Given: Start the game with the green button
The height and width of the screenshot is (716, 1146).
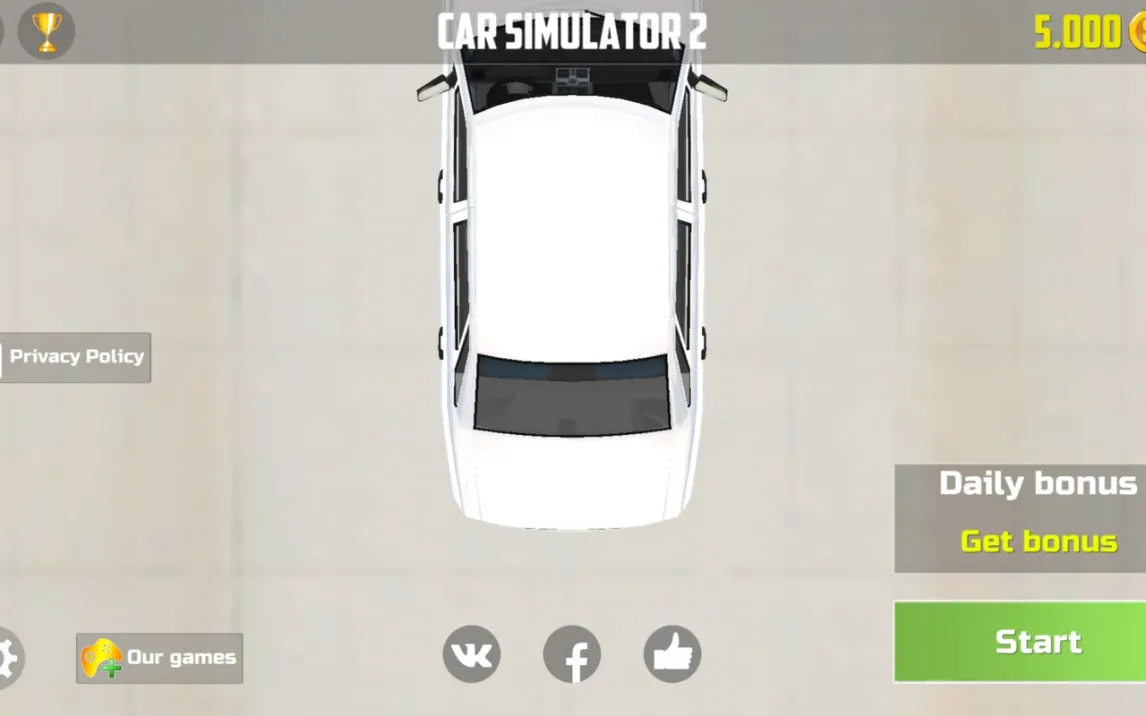Looking at the screenshot, I should click(1020, 642).
